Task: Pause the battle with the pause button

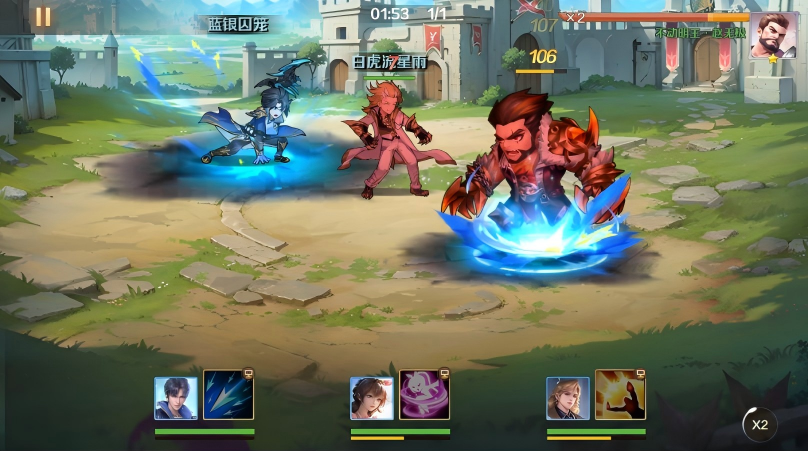Action: pos(43,17)
